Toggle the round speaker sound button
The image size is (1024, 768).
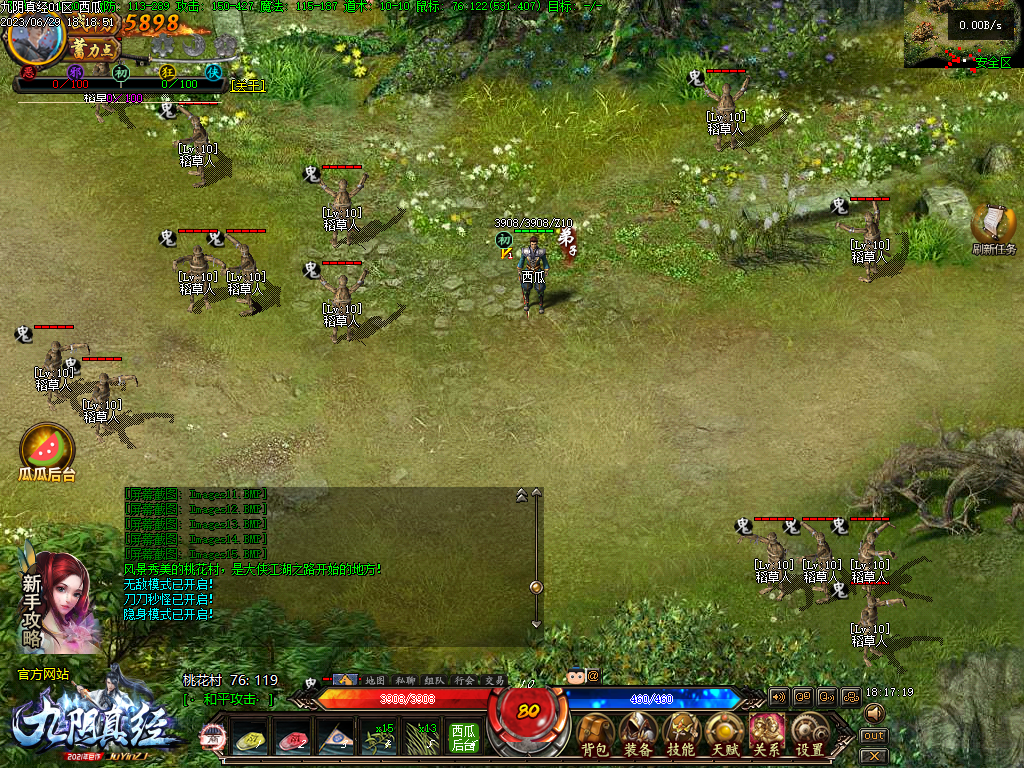(x=874, y=713)
